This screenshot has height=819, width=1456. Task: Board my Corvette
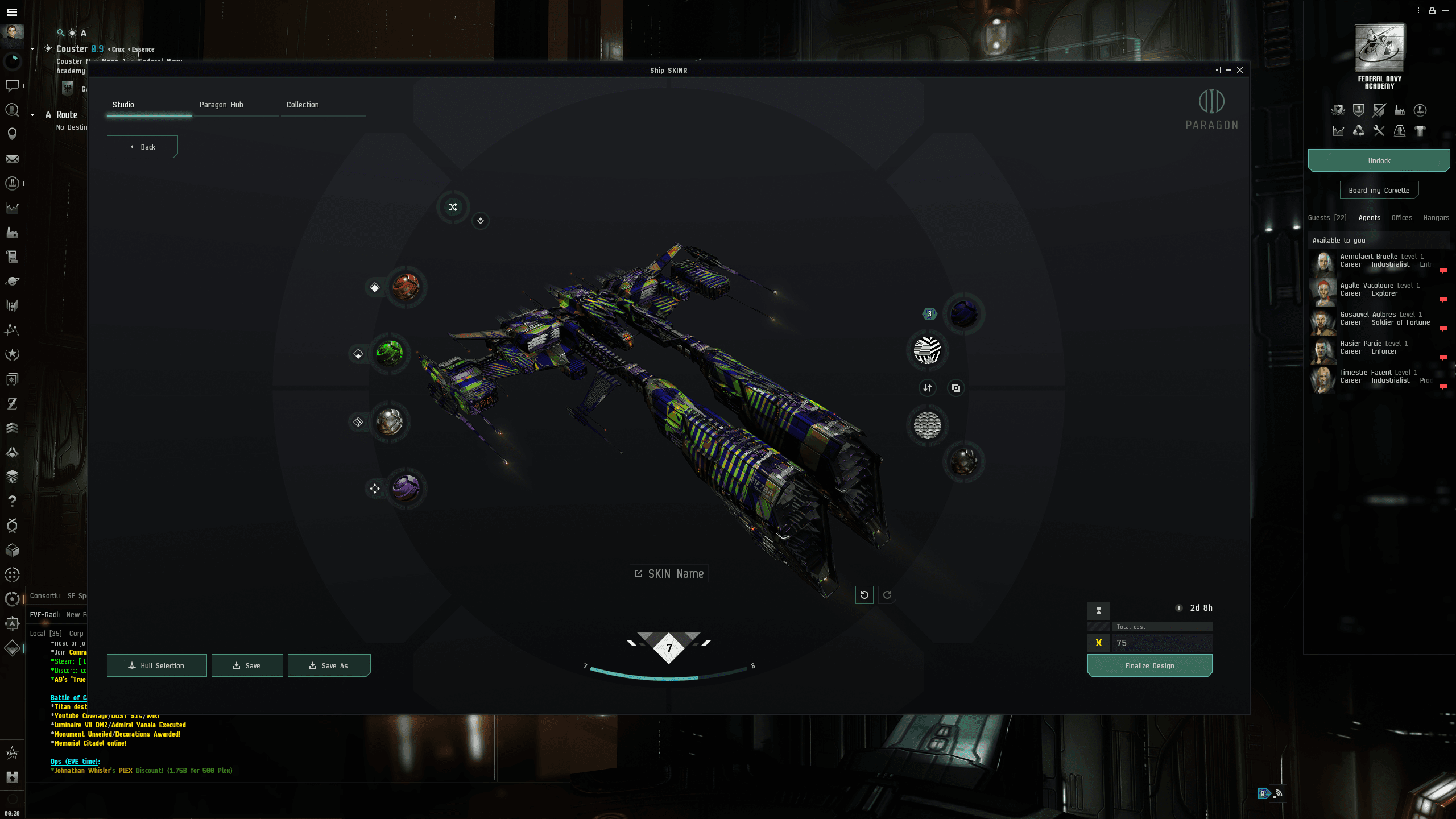click(x=1379, y=191)
